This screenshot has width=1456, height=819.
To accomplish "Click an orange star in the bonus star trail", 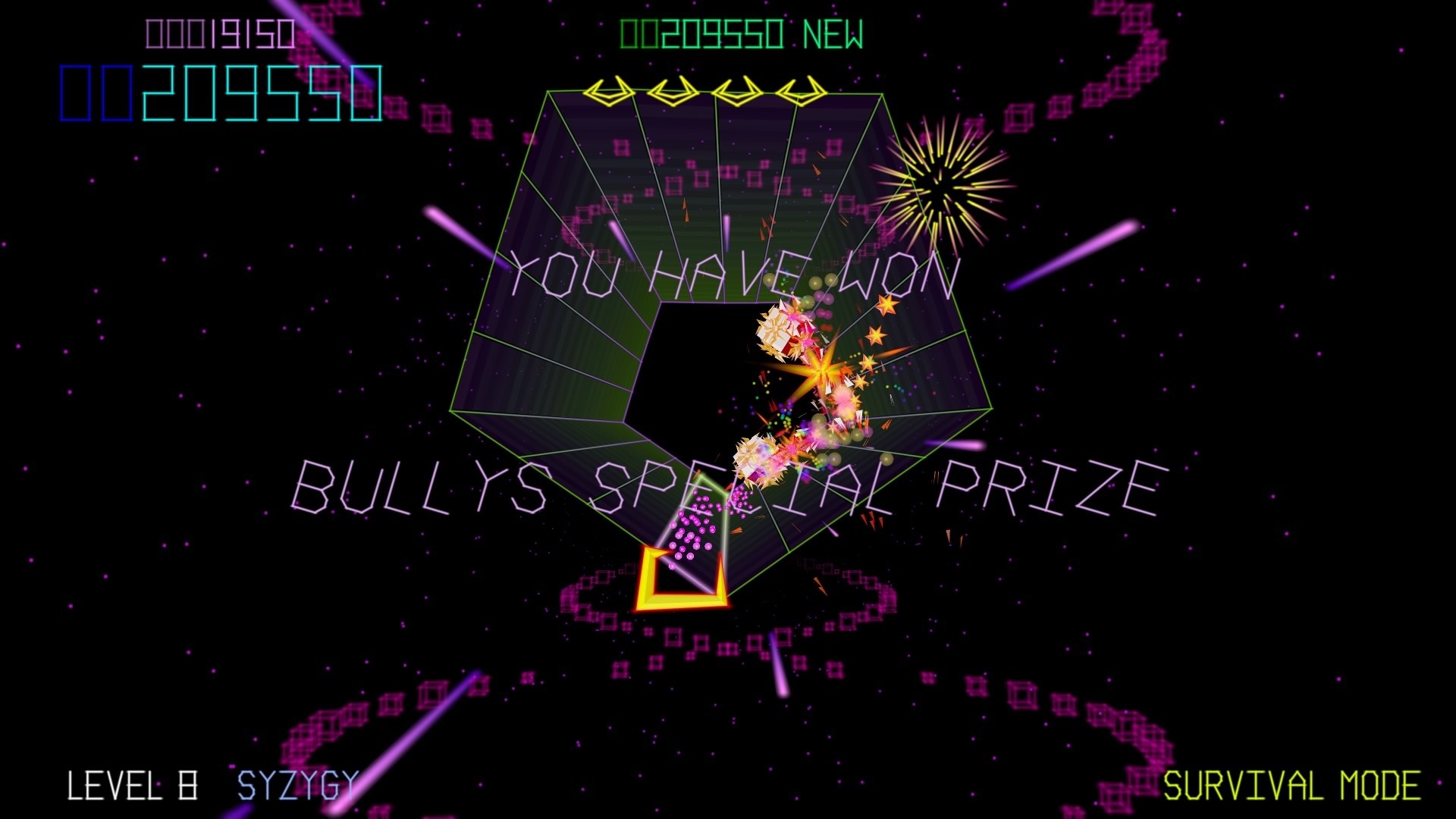I will pyautogui.click(x=886, y=306).
